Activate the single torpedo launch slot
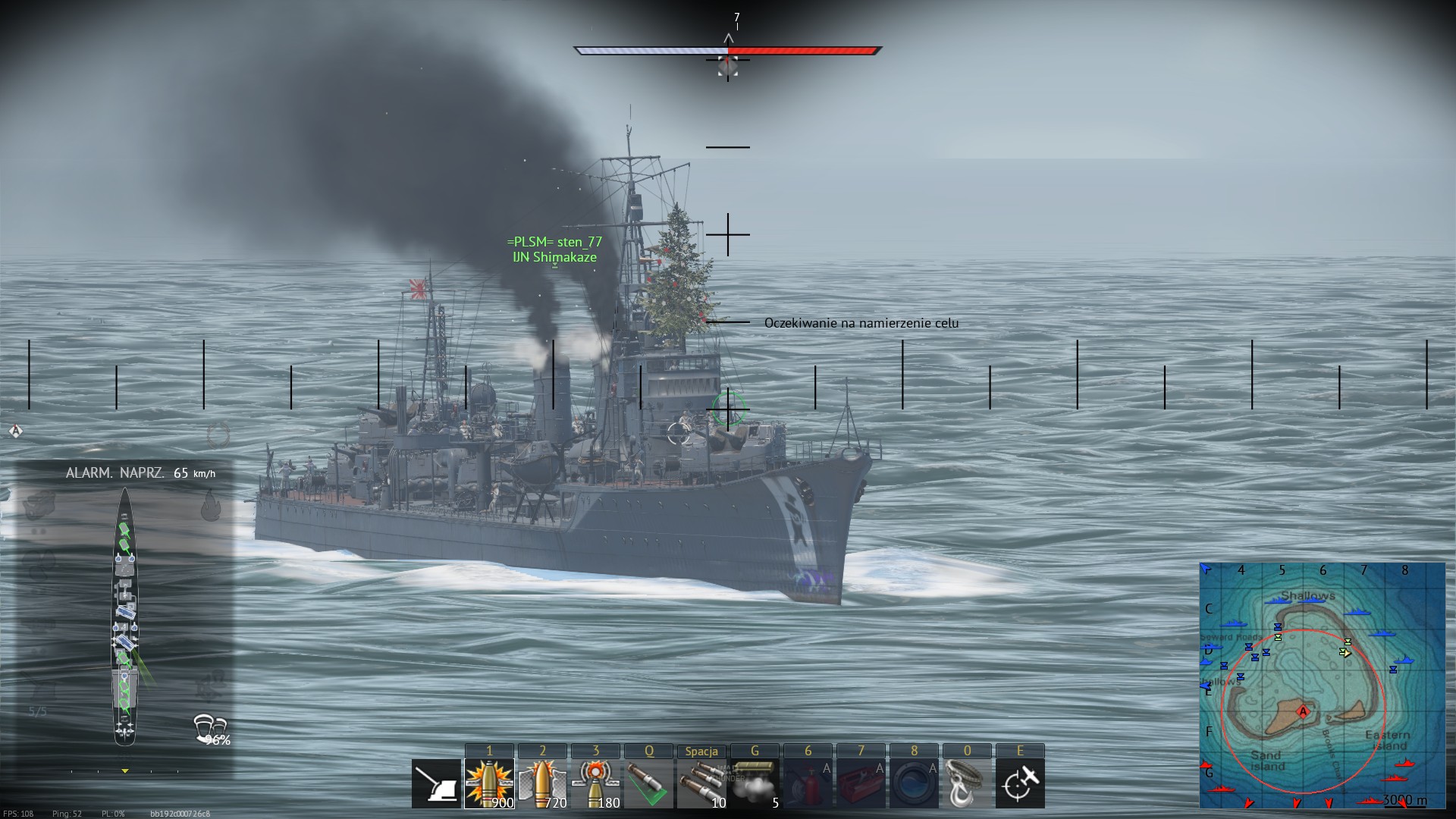The width and height of the screenshot is (1456, 819). tap(648, 783)
